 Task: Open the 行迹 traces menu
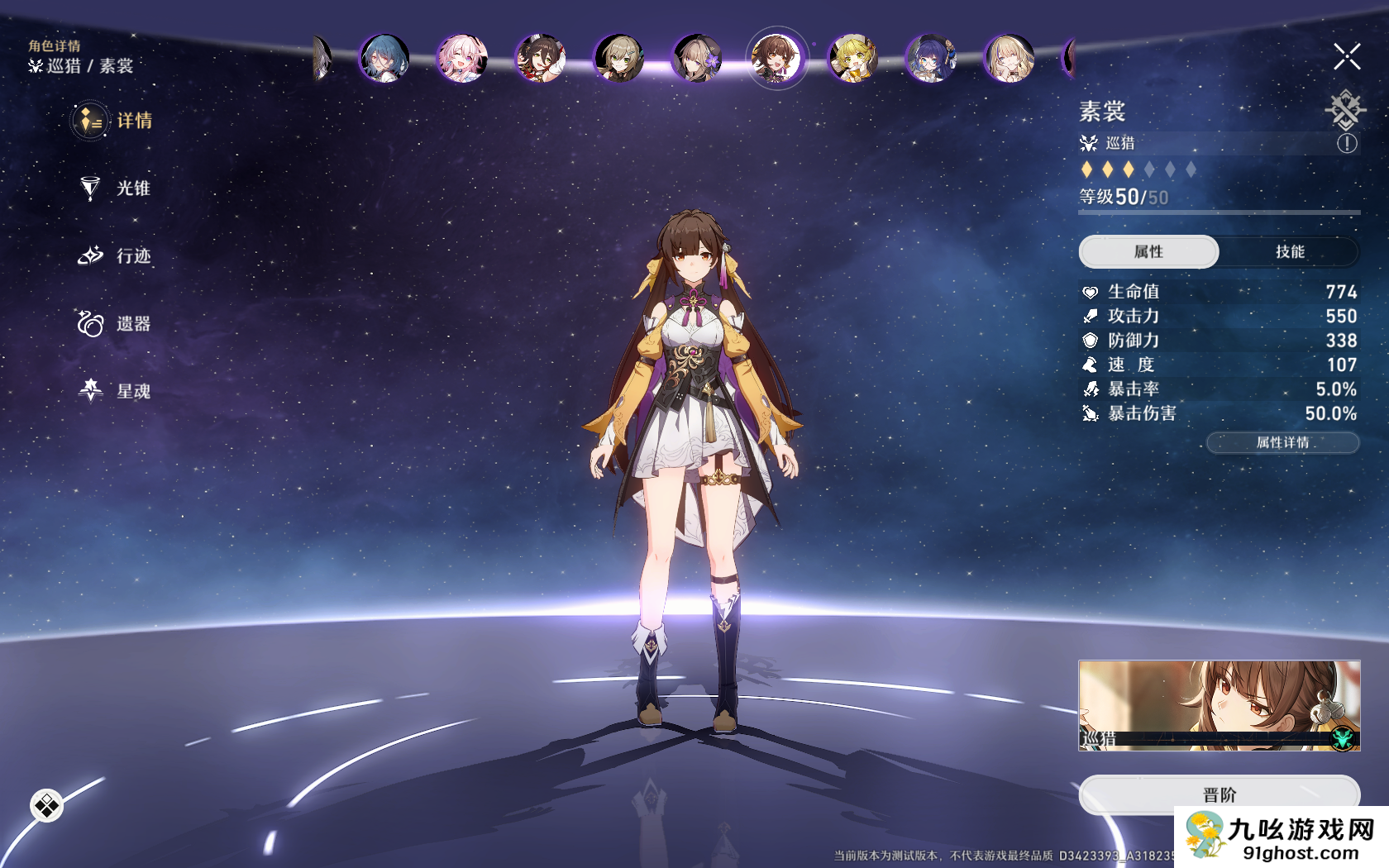116,256
